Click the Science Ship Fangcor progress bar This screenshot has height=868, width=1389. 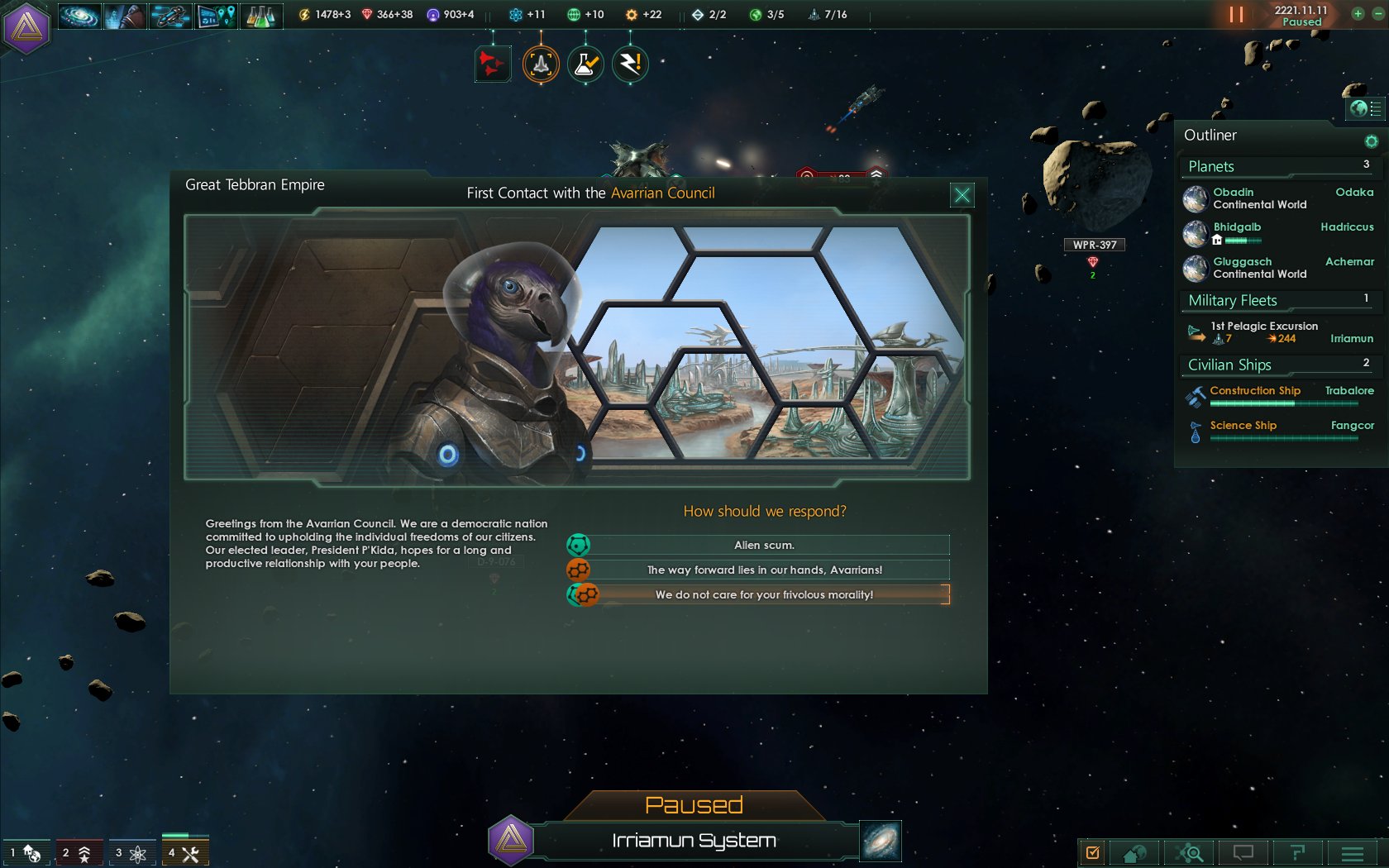[1284, 437]
